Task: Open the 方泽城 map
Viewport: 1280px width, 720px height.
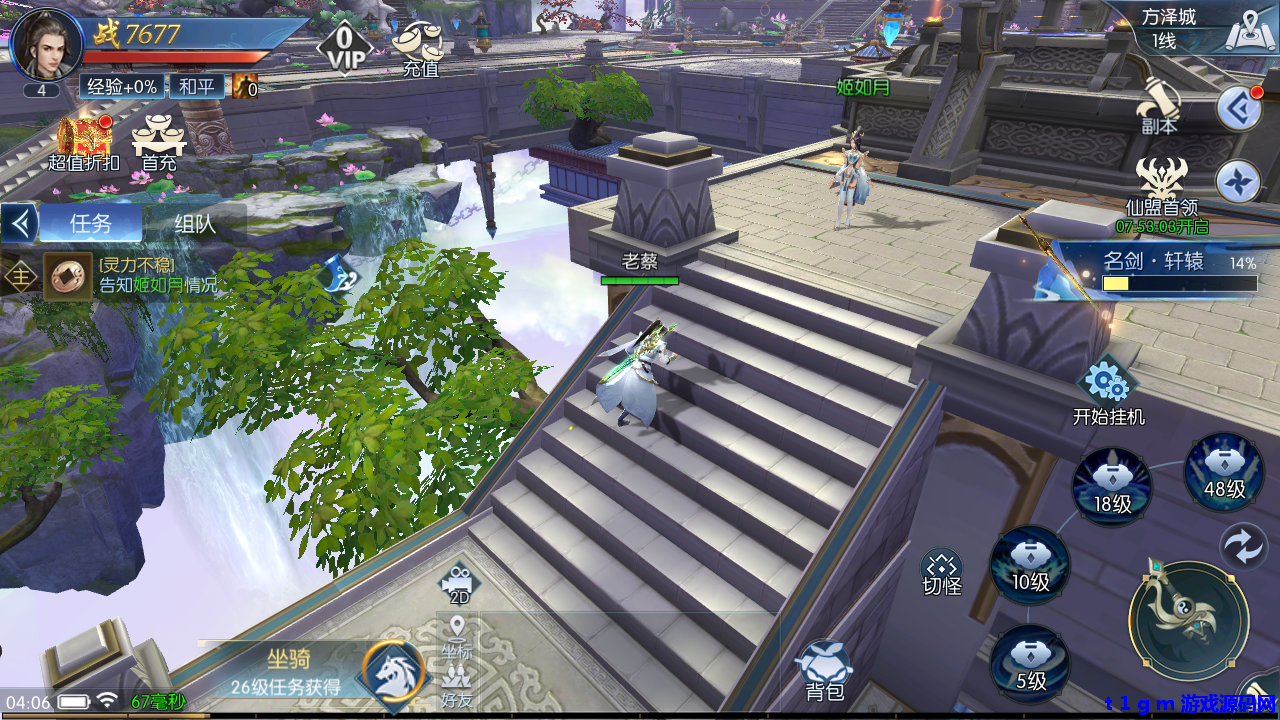Action: [x=1238, y=30]
